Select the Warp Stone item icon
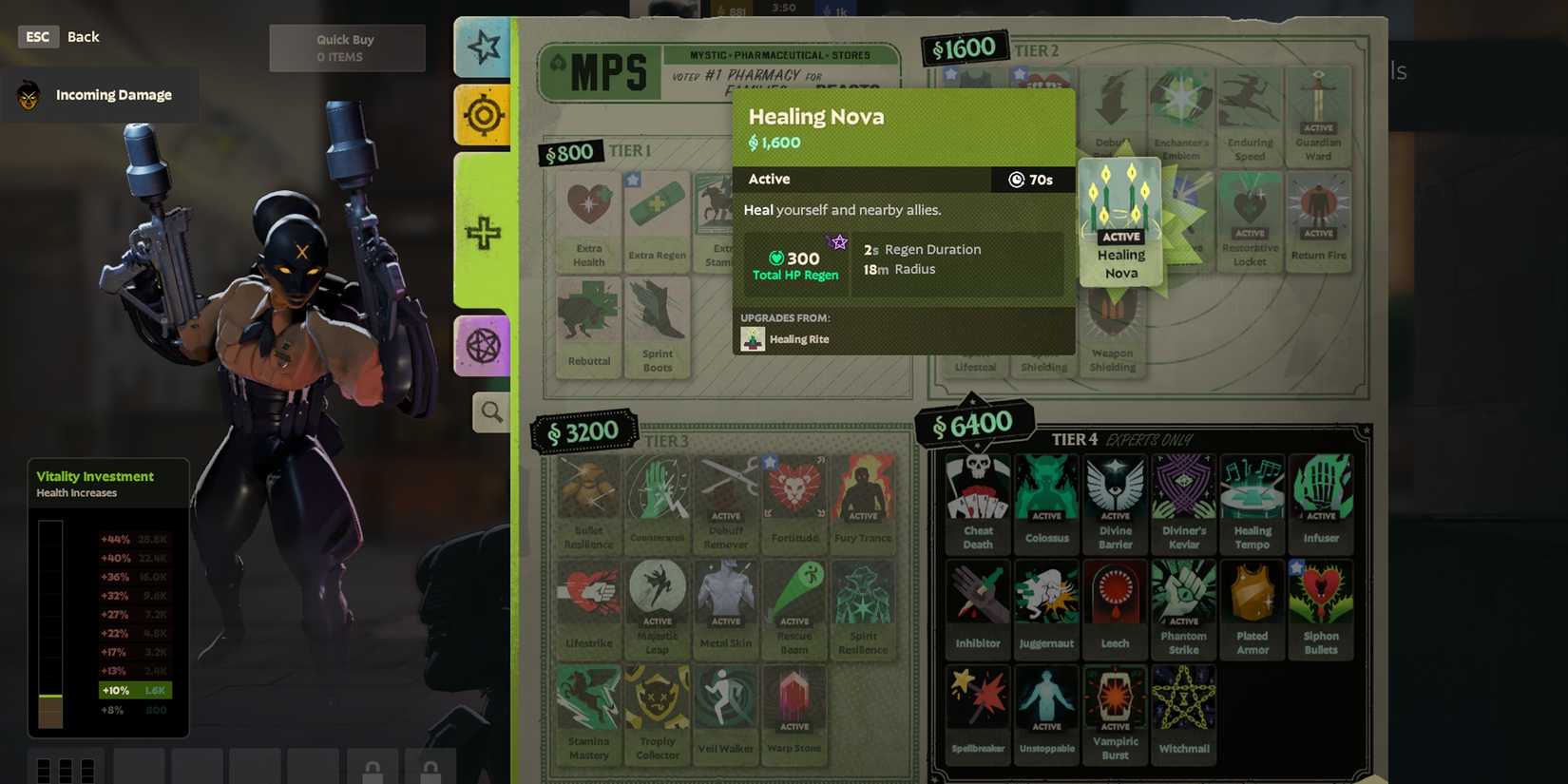This screenshot has width=1568, height=784. [794, 698]
